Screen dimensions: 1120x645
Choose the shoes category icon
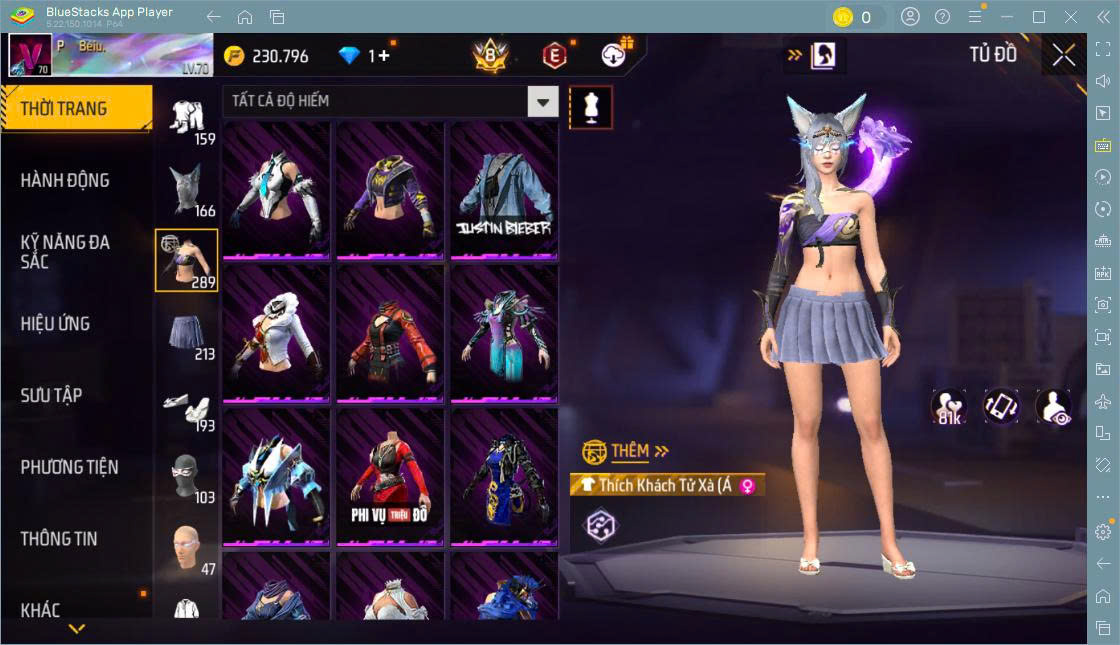pos(187,404)
